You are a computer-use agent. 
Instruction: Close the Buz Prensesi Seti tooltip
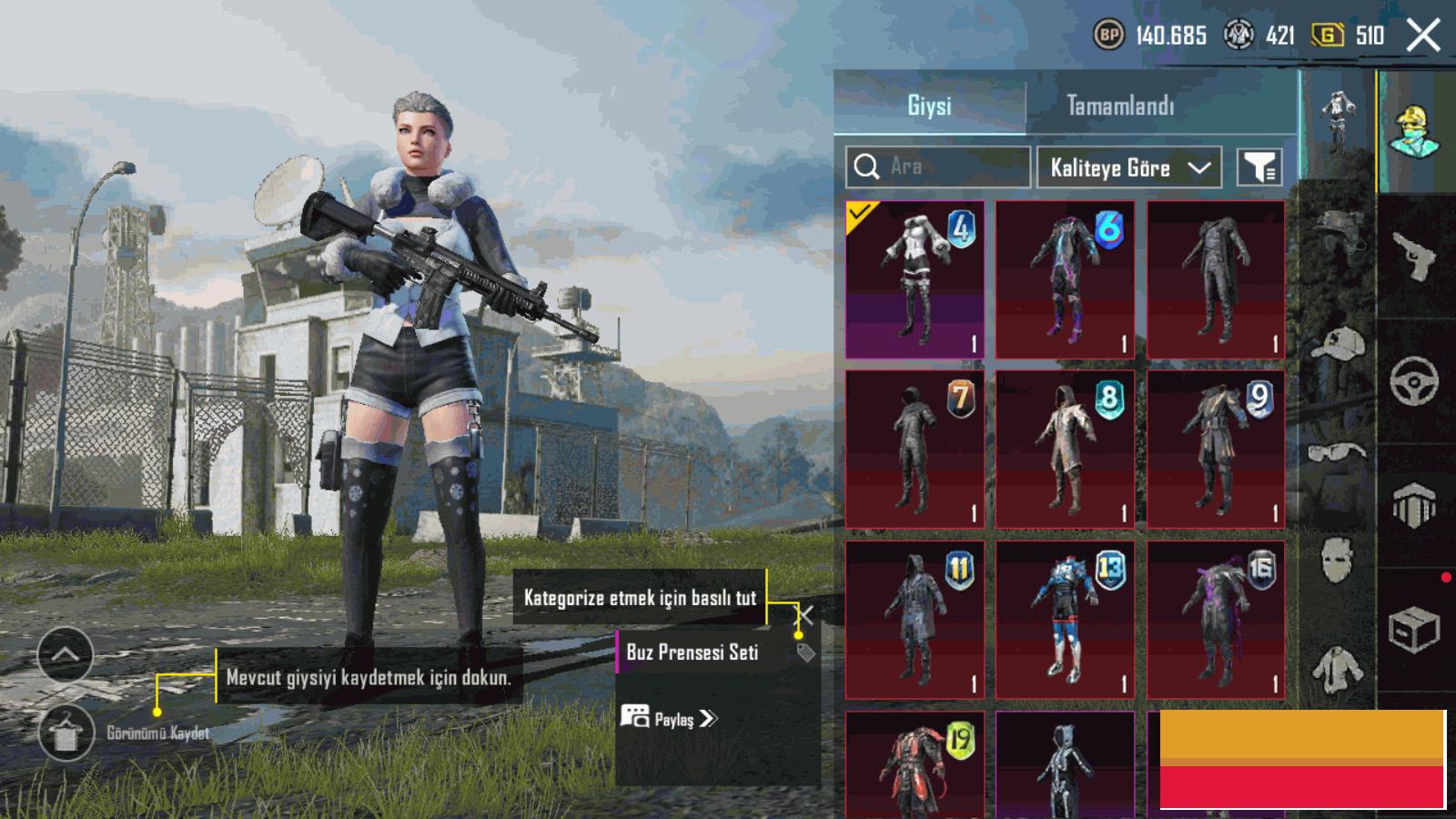coord(806,613)
